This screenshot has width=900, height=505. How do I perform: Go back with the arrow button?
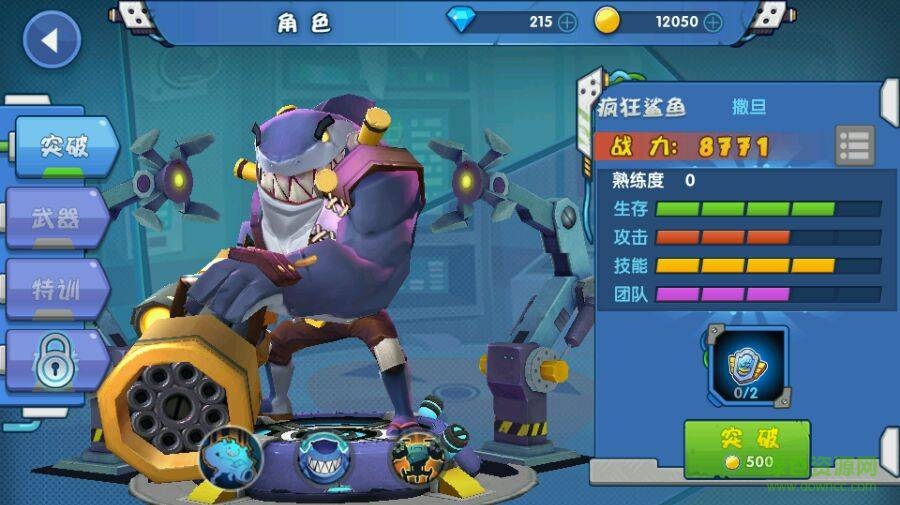(x=51, y=41)
